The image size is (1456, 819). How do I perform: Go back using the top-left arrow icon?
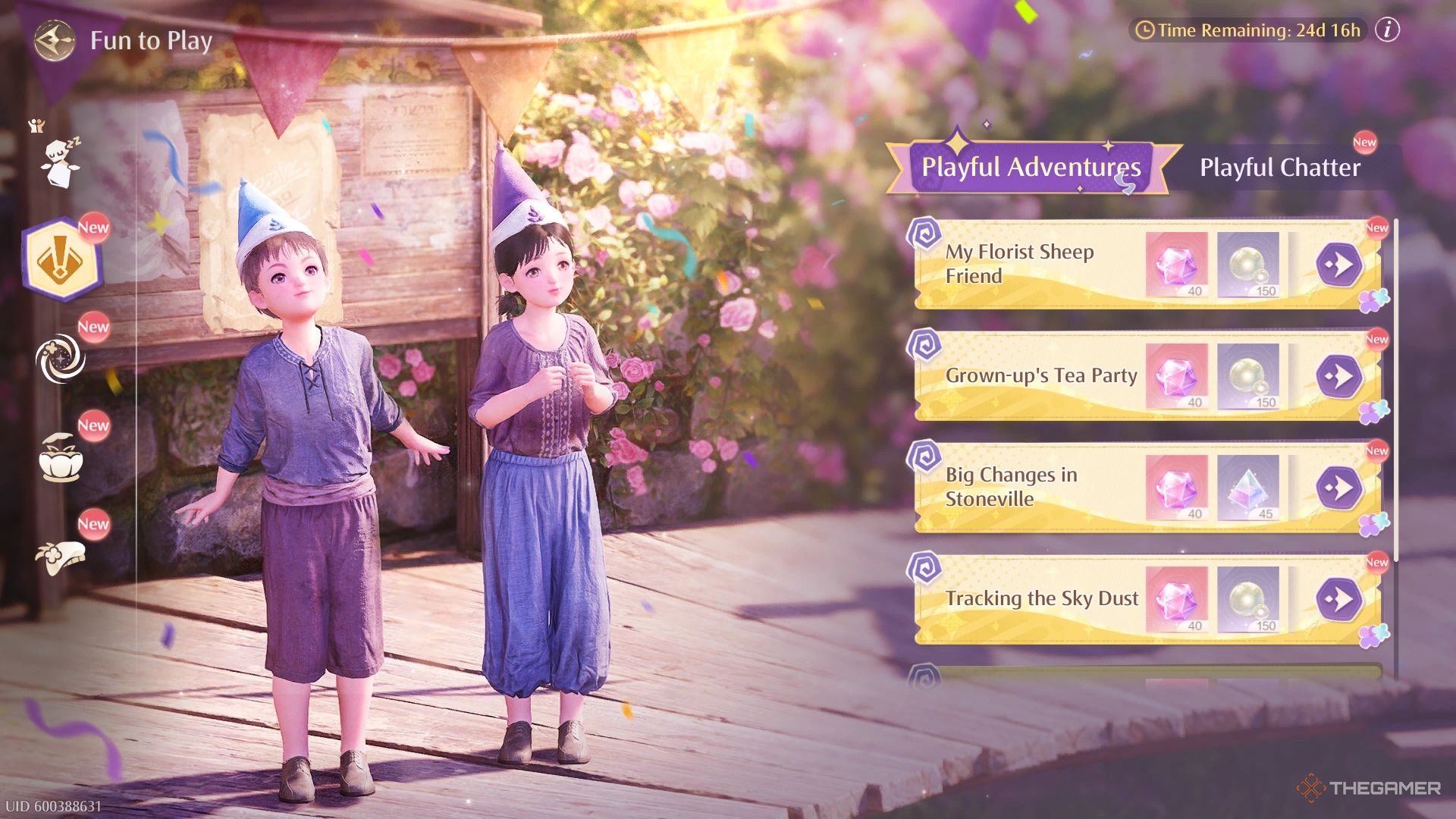[x=55, y=40]
